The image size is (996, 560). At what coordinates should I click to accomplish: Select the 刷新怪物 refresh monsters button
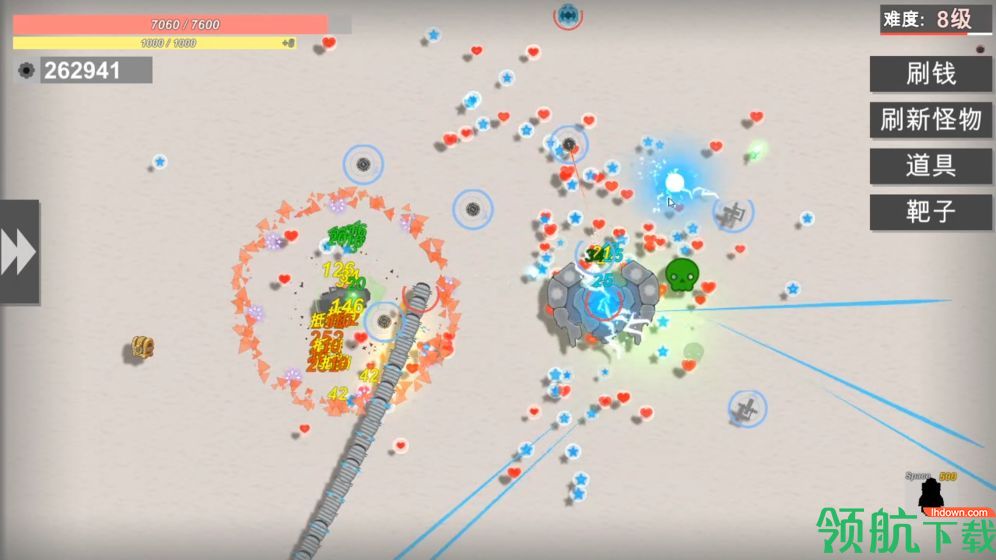tap(930, 120)
